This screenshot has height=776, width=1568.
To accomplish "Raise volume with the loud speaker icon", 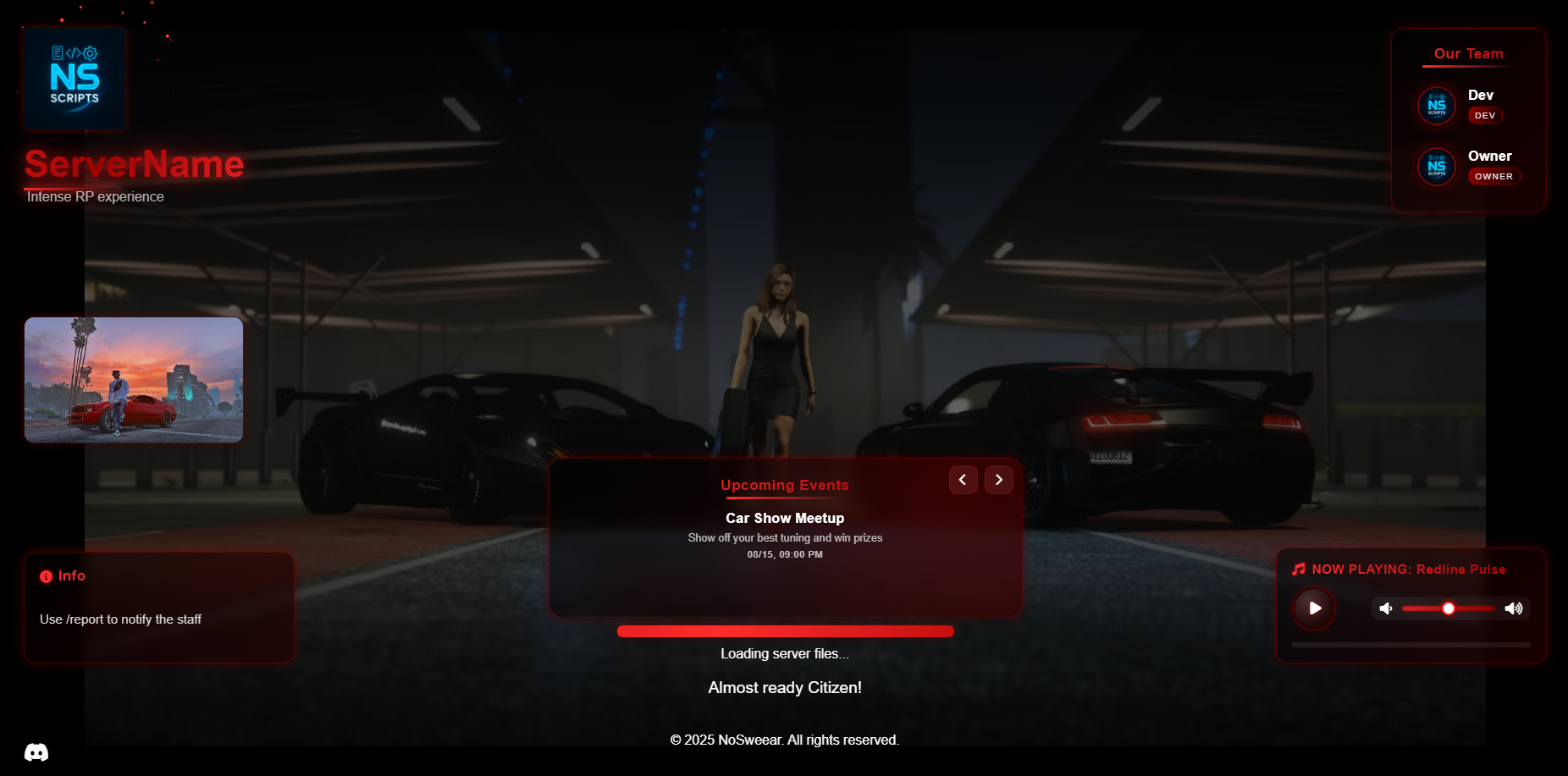I will tap(1514, 608).
